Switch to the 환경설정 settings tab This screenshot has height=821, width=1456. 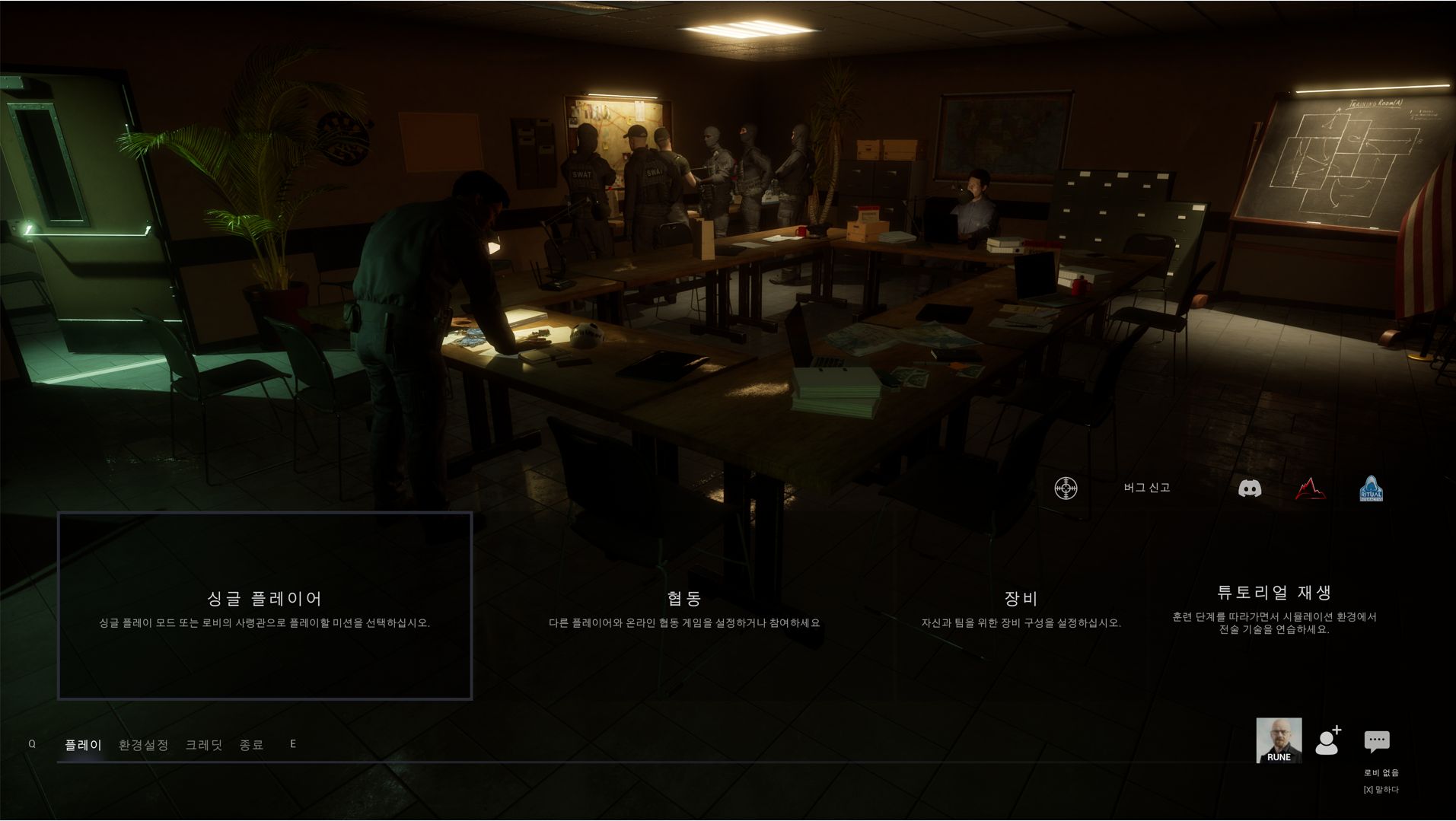[143, 745]
